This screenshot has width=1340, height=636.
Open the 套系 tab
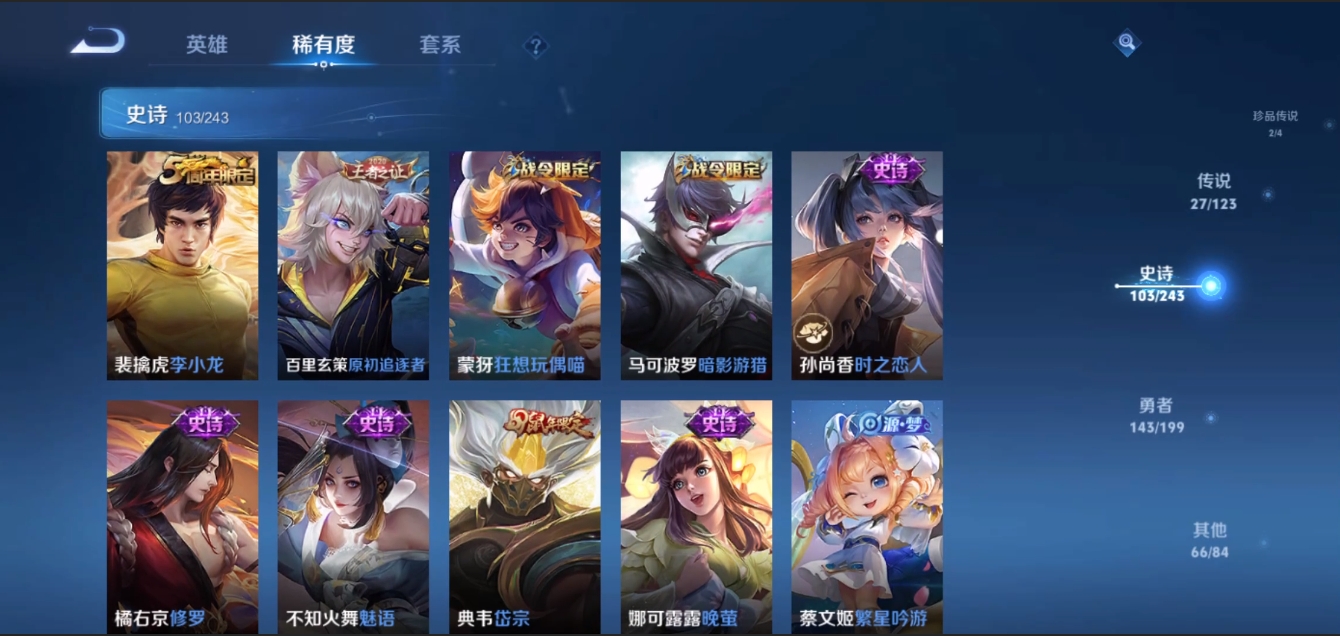pyautogui.click(x=440, y=45)
